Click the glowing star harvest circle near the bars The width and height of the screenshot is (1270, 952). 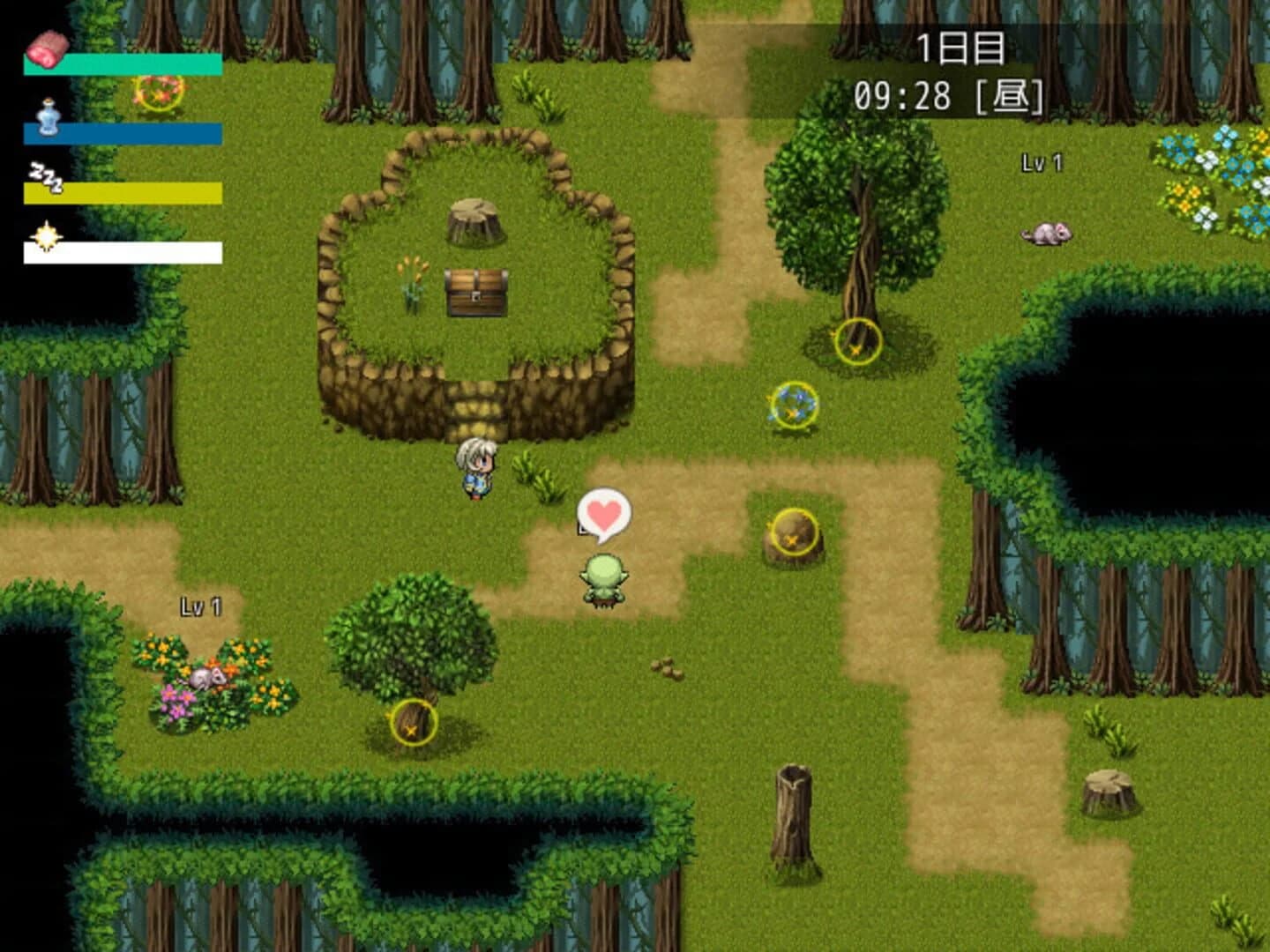click(157, 94)
